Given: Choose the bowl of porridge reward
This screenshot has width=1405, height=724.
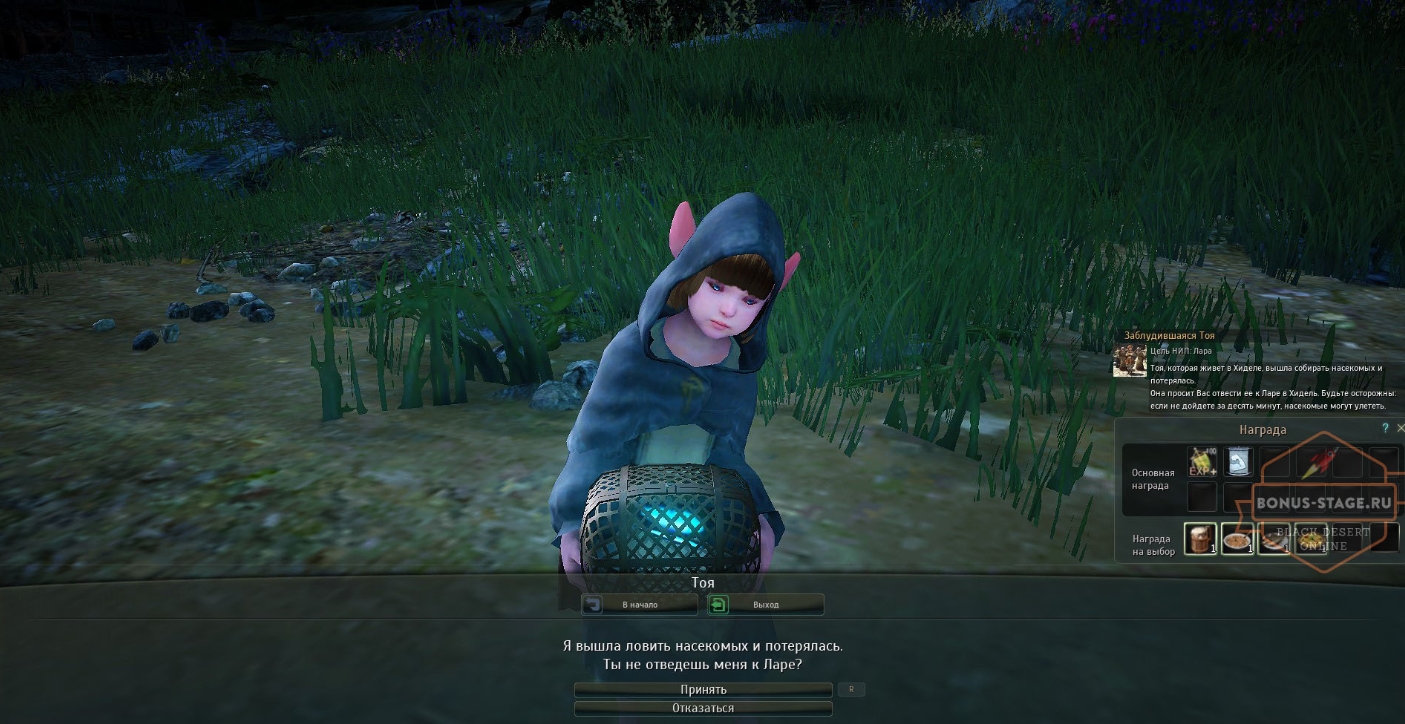Looking at the screenshot, I should point(1237,539).
